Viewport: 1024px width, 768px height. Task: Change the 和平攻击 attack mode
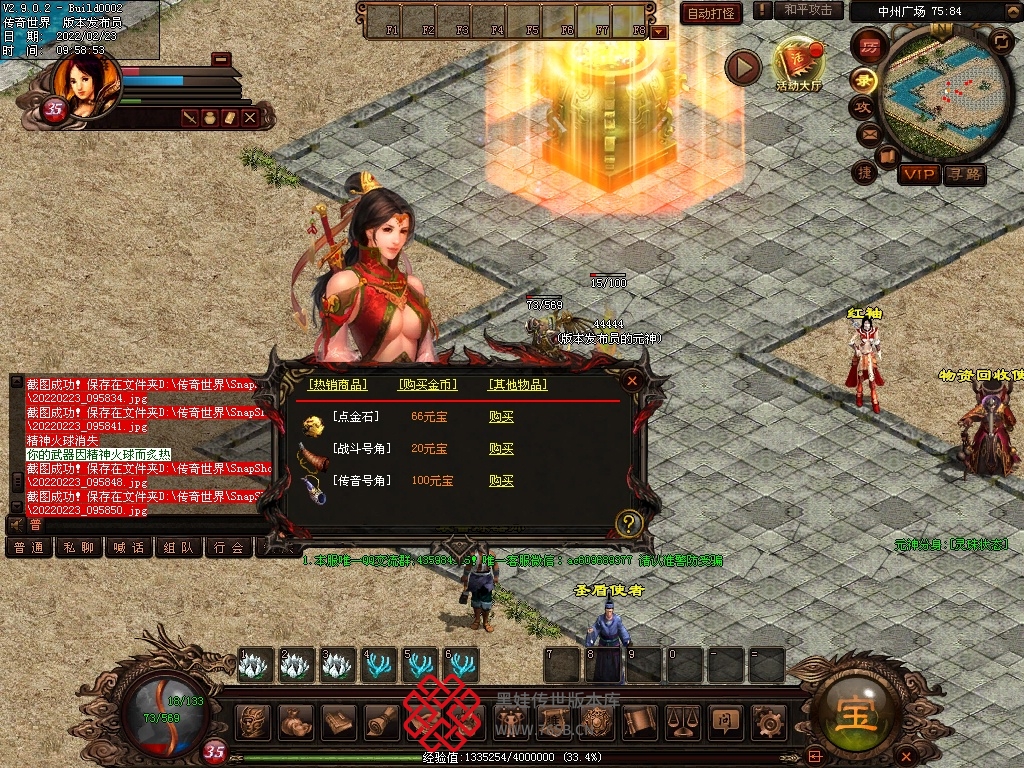808,10
